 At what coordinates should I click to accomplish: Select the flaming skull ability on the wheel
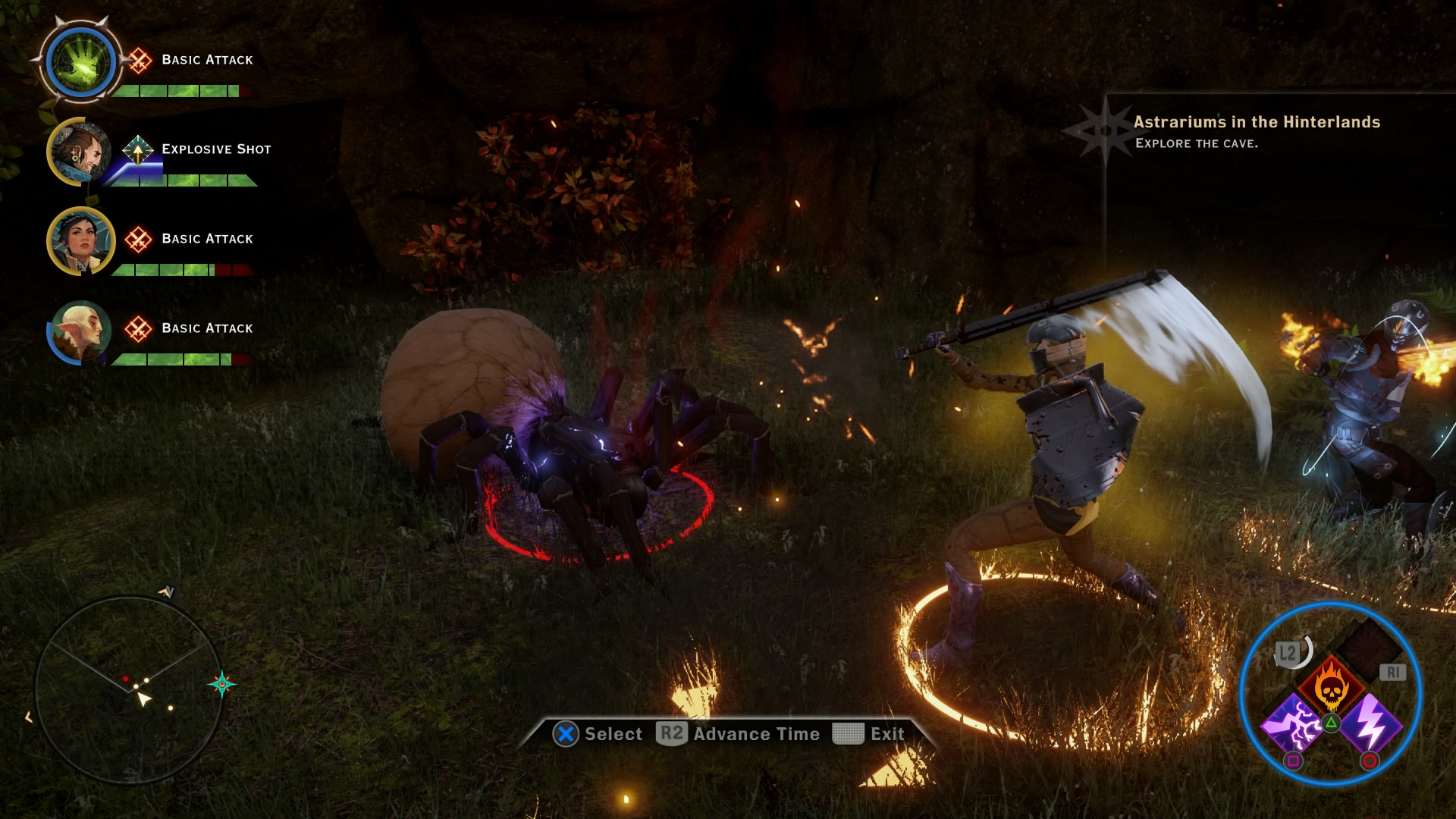[x=1331, y=684]
